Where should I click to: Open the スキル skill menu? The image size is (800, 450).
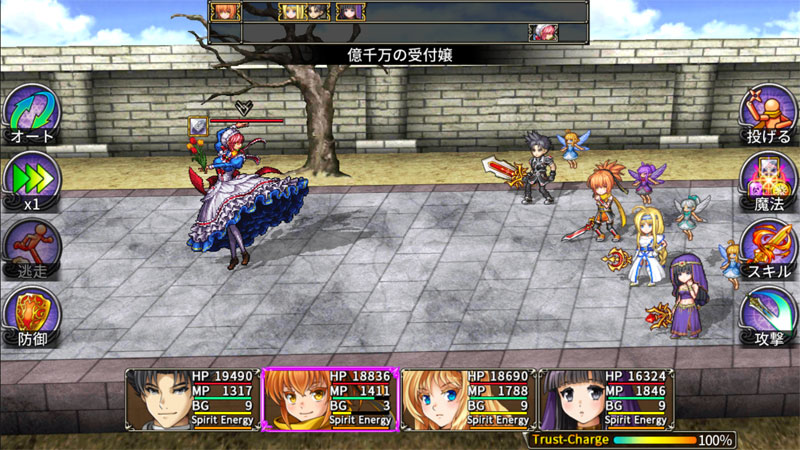tap(767, 246)
